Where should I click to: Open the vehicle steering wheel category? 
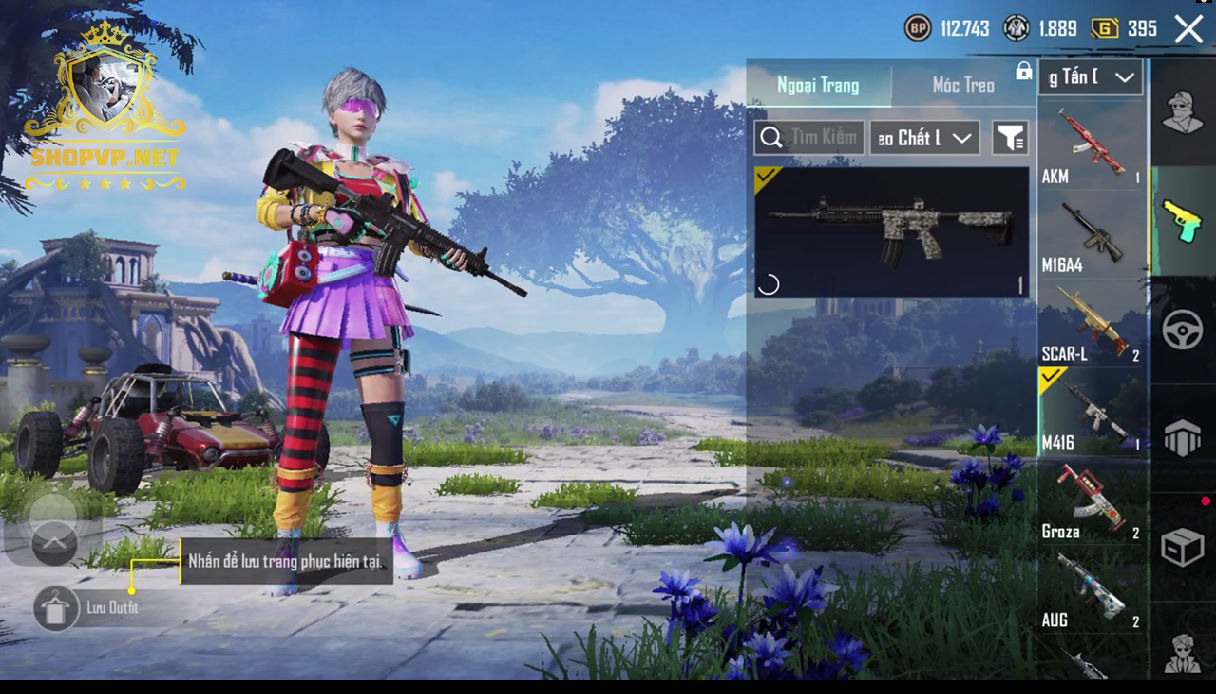(x=1182, y=330)
